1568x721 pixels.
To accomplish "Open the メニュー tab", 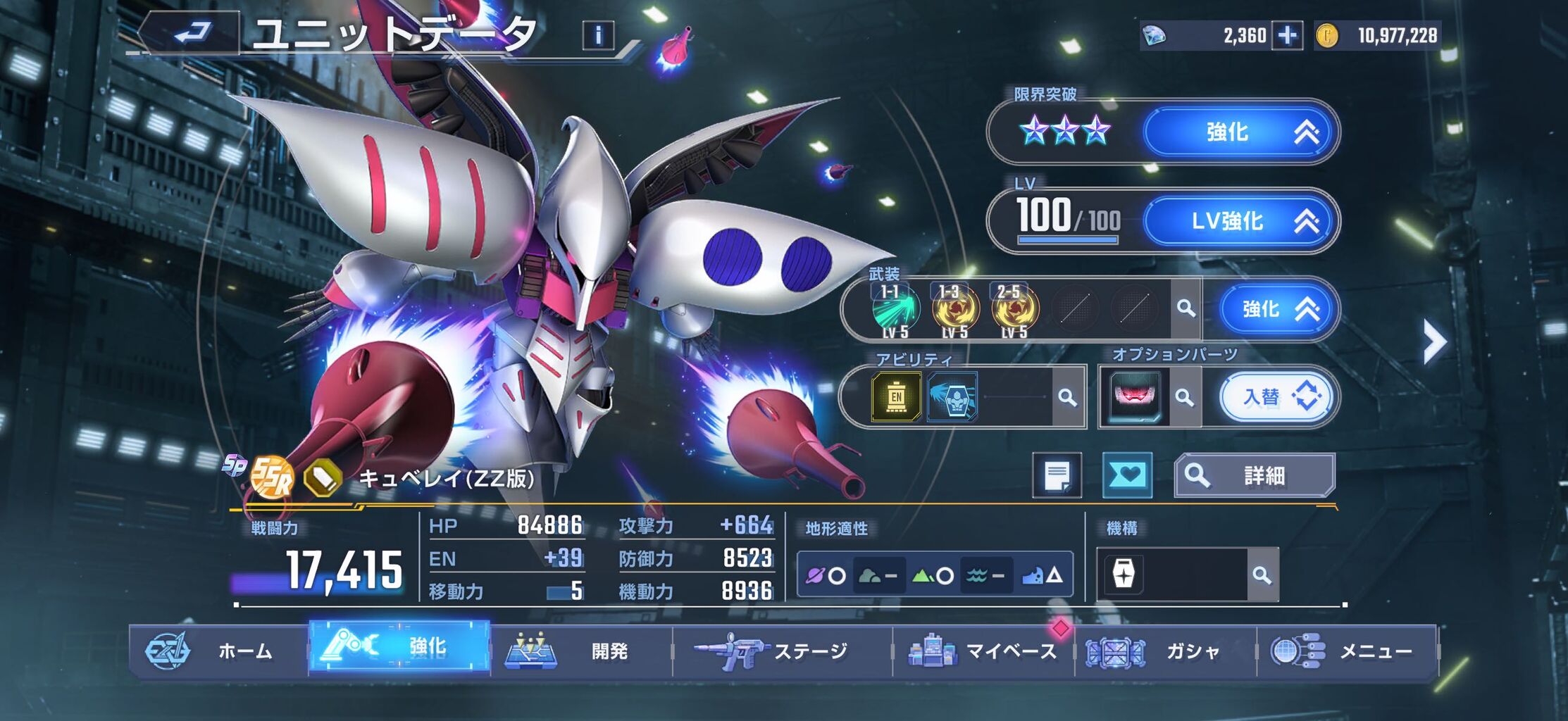I will tap(1345, 651).
